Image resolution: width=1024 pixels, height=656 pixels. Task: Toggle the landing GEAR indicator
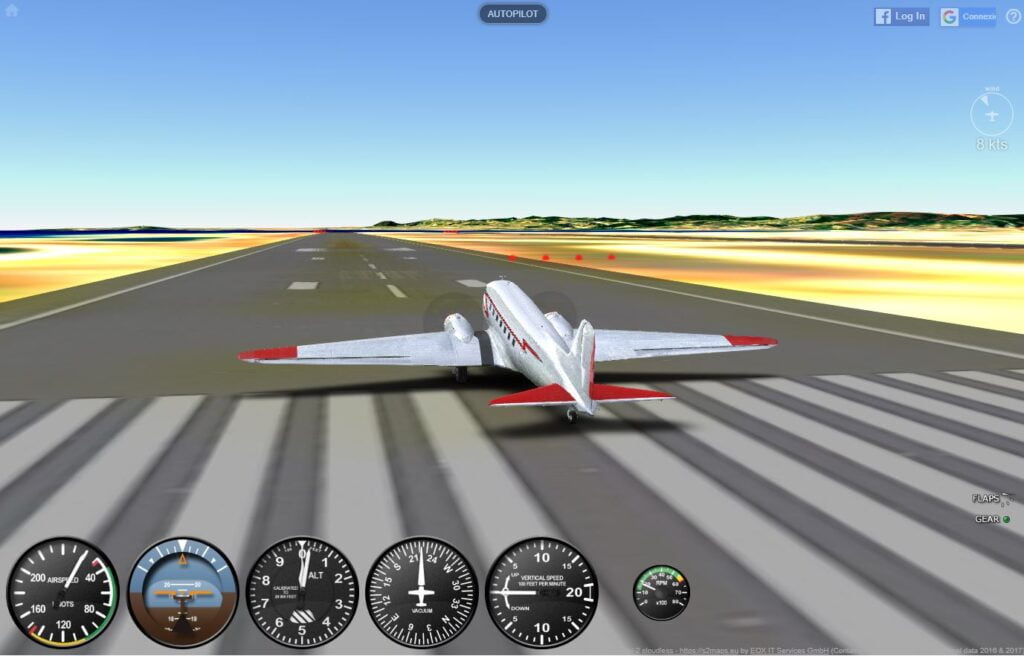coord(992,519)
